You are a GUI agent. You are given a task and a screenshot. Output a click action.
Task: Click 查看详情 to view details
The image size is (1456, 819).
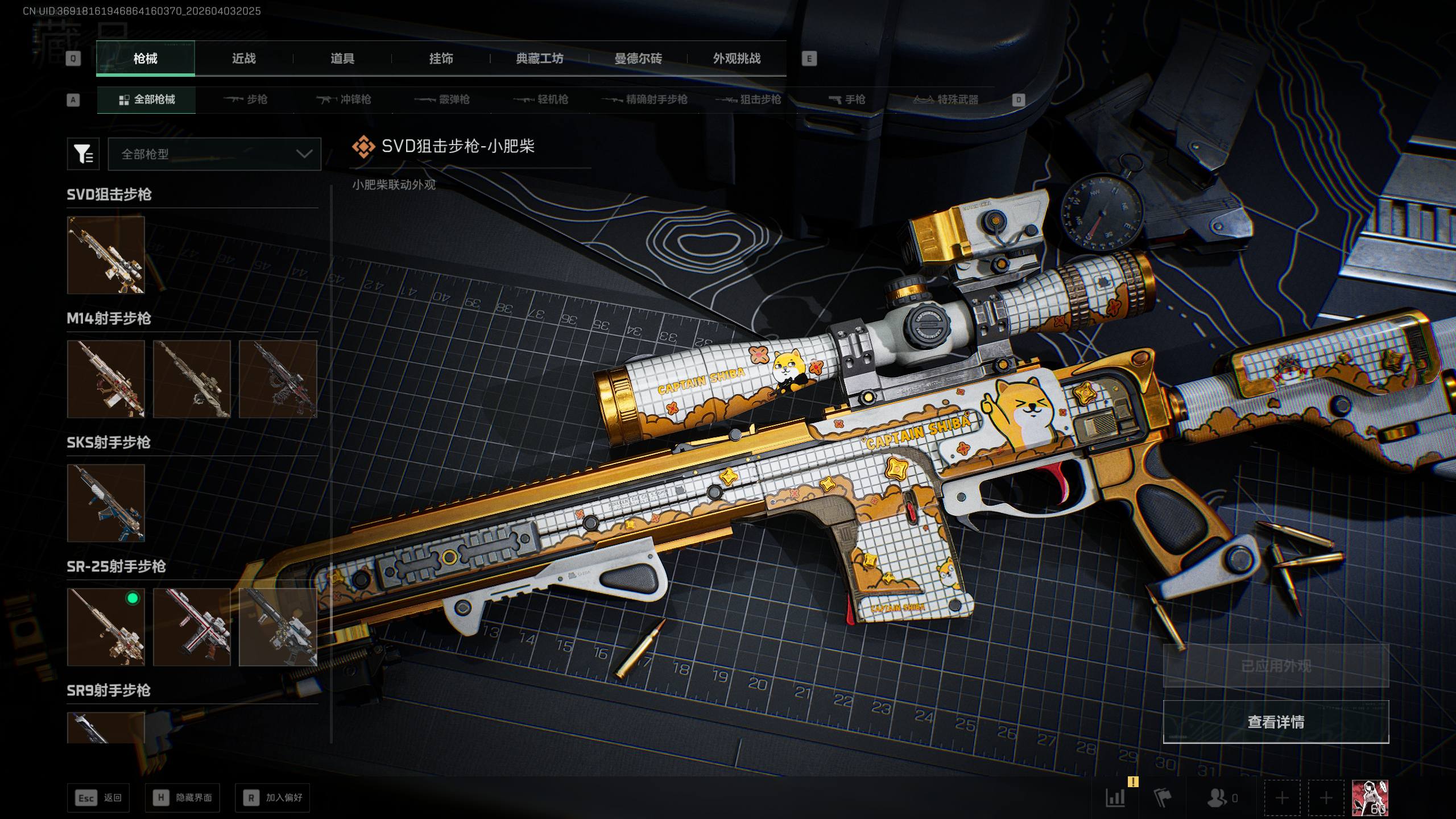(1276, 722)
